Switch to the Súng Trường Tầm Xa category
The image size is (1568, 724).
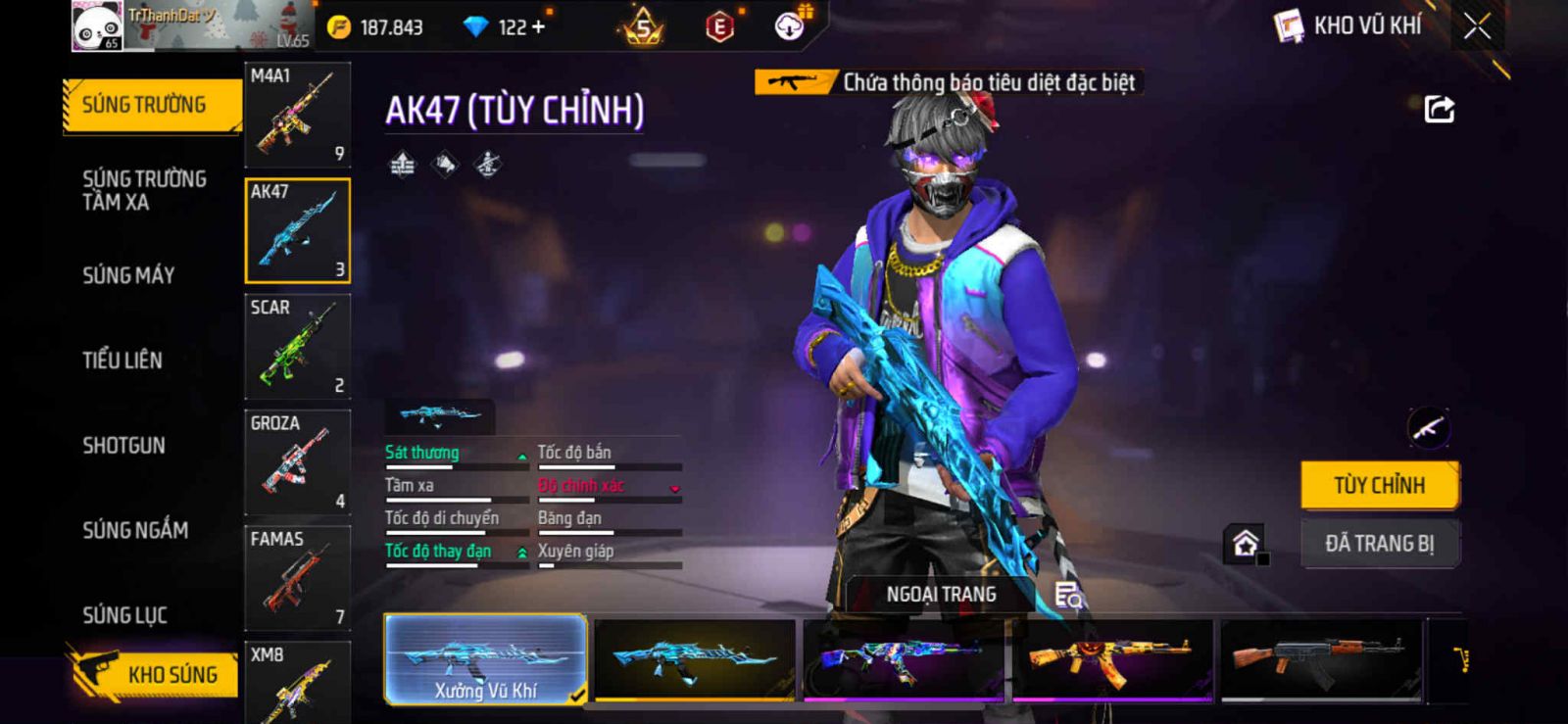[x=144, y=190]
